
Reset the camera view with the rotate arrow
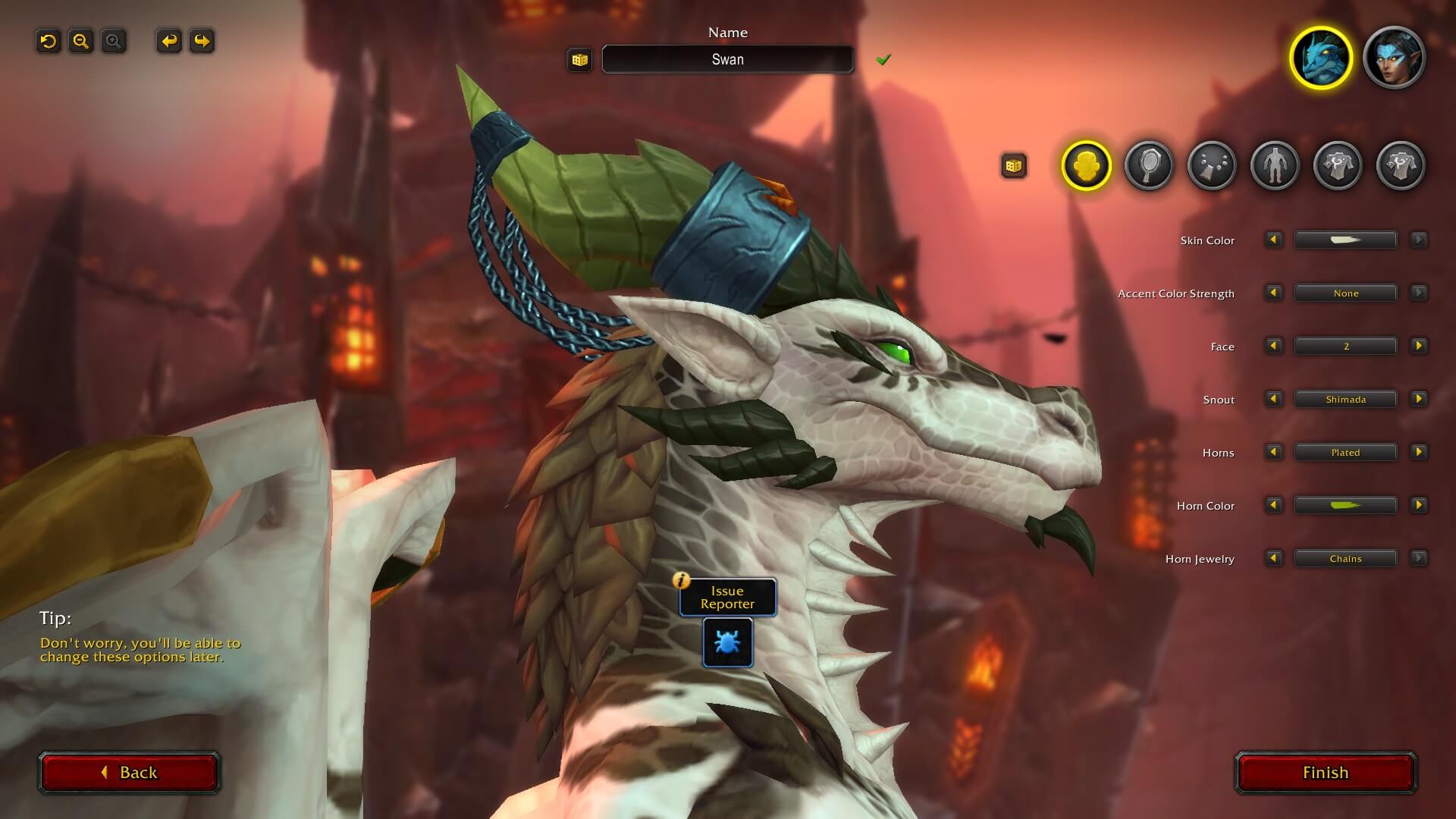click(49, 41)
